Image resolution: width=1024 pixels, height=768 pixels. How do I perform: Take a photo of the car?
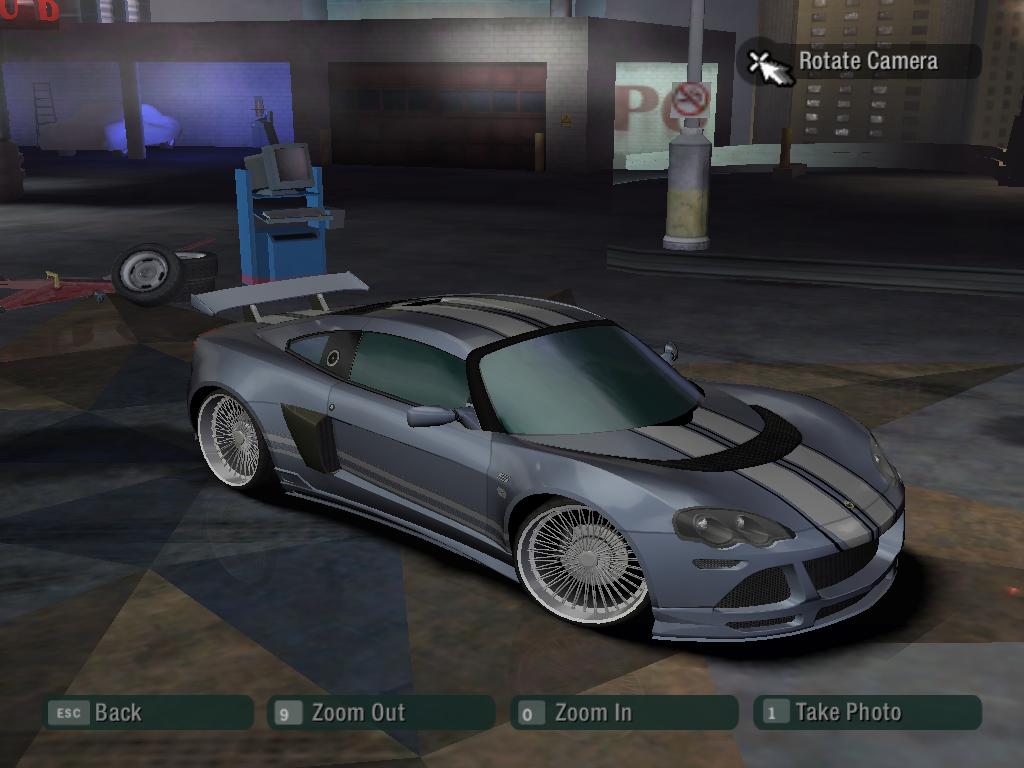(868, 713)
